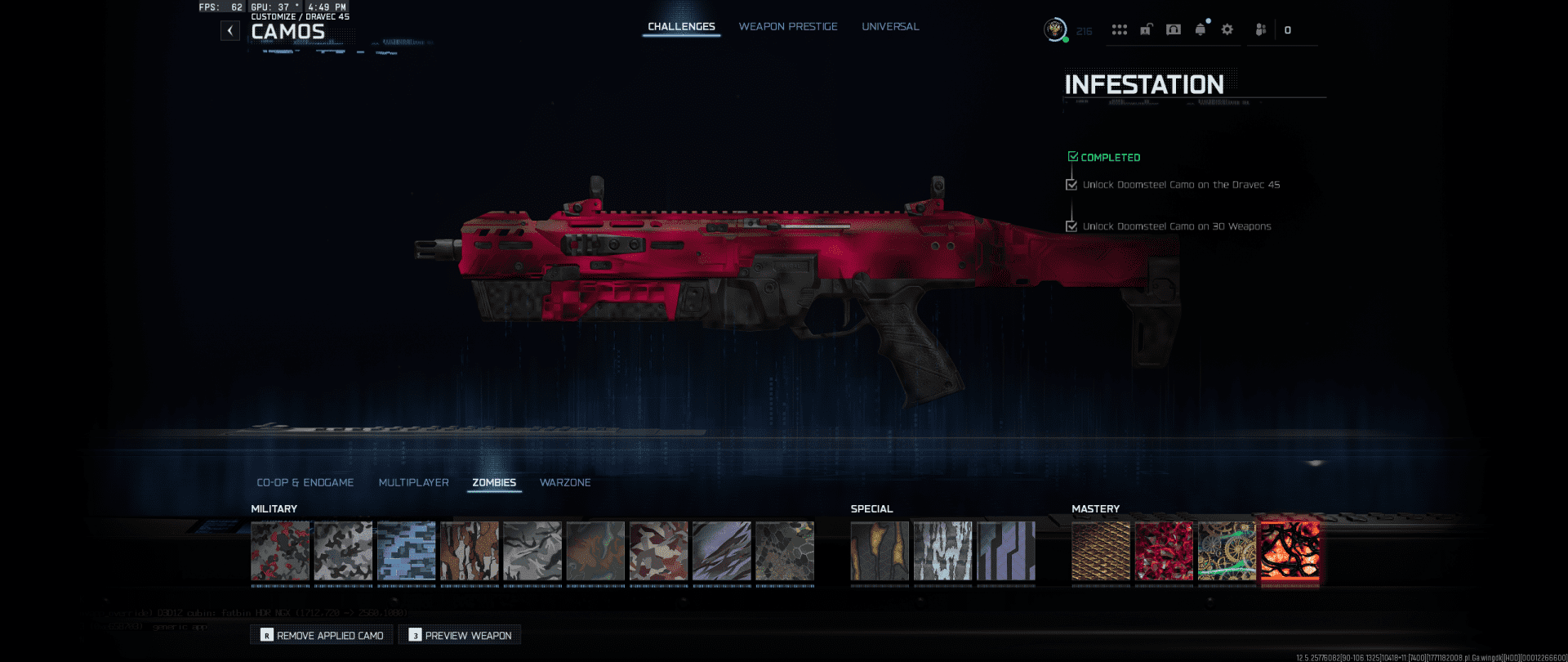Select the gold scale mastery camo
The image size is (1568, 662).
(1101, 551)
